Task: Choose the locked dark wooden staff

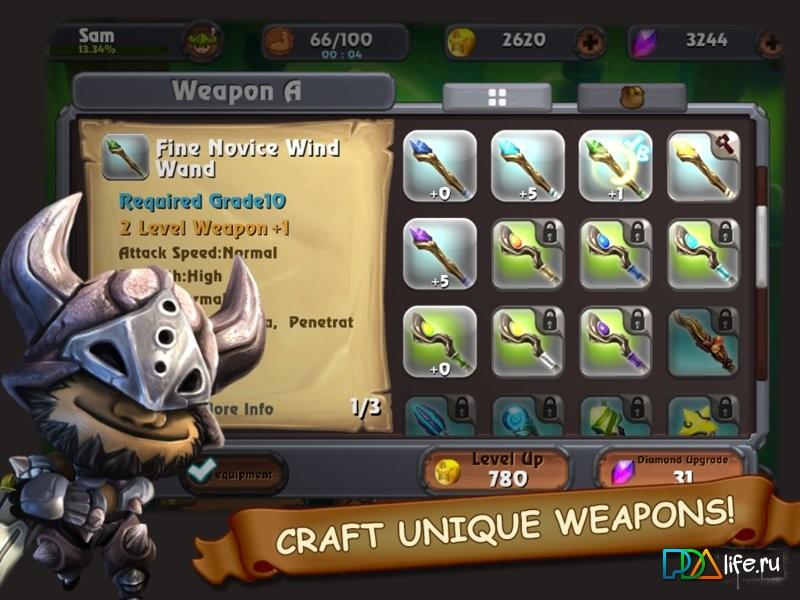Action: click(x=703, y=341)
